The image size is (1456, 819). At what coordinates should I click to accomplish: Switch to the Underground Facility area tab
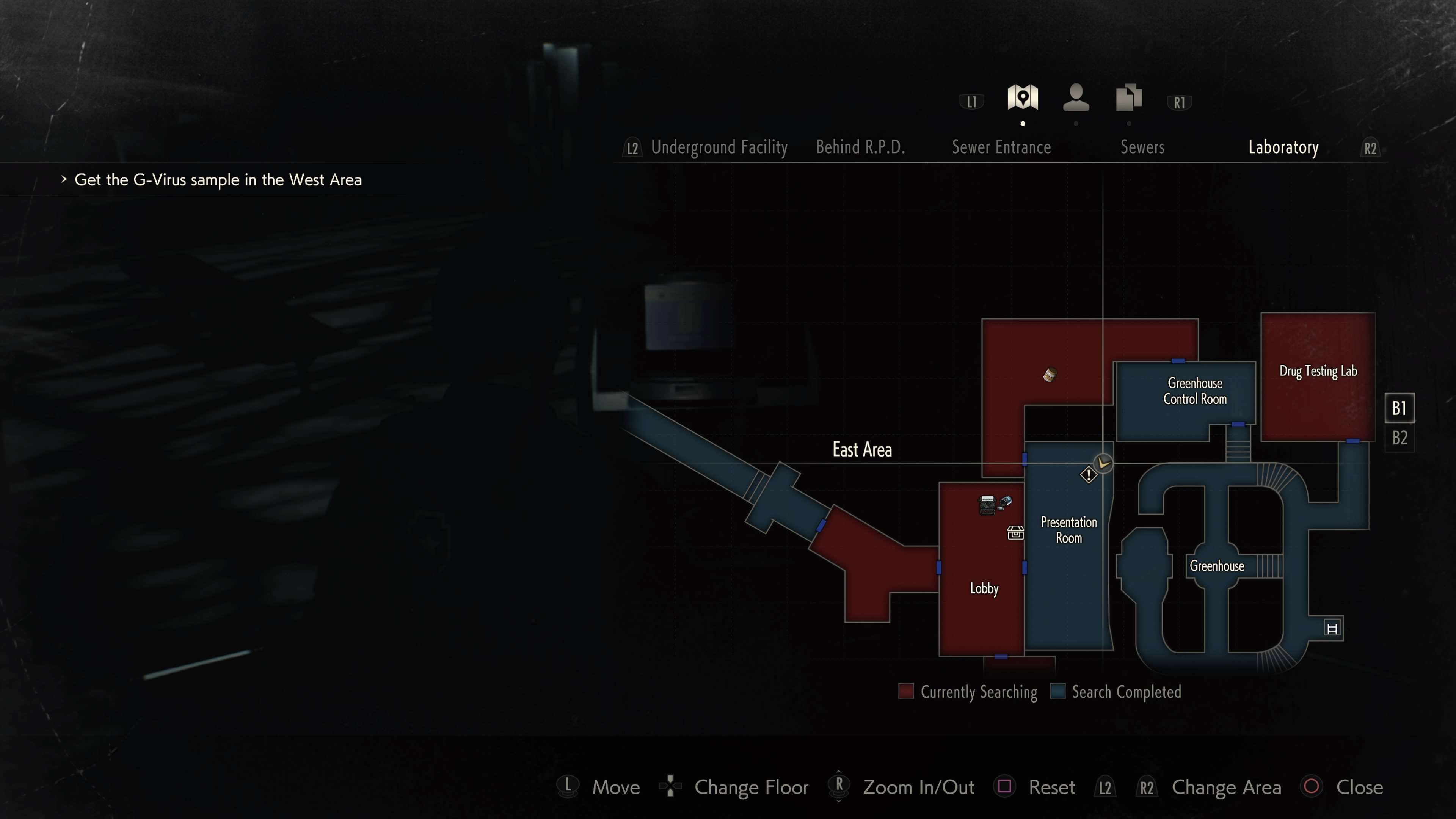click(x=719, y=147)
